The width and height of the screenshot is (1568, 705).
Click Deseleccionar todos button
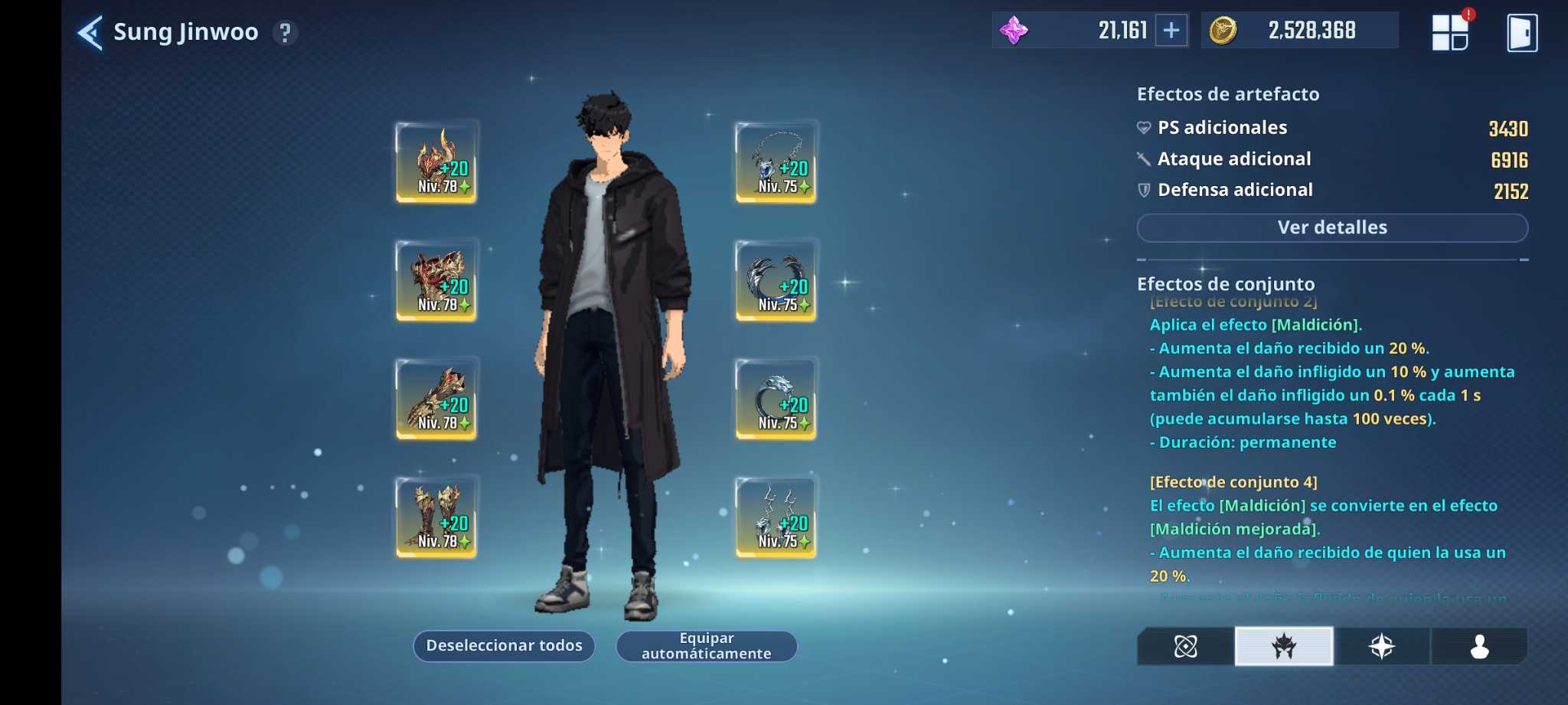coord(504,646)
